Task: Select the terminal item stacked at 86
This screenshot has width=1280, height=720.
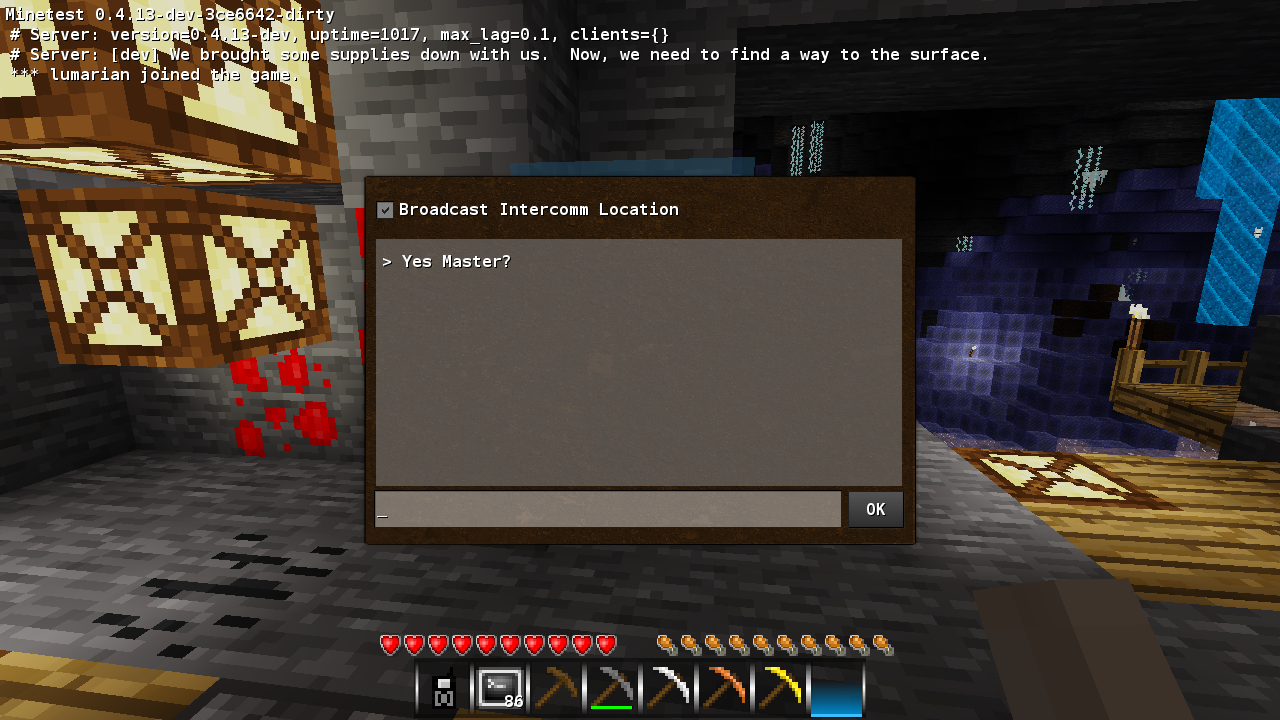Action: click(498, 688)
